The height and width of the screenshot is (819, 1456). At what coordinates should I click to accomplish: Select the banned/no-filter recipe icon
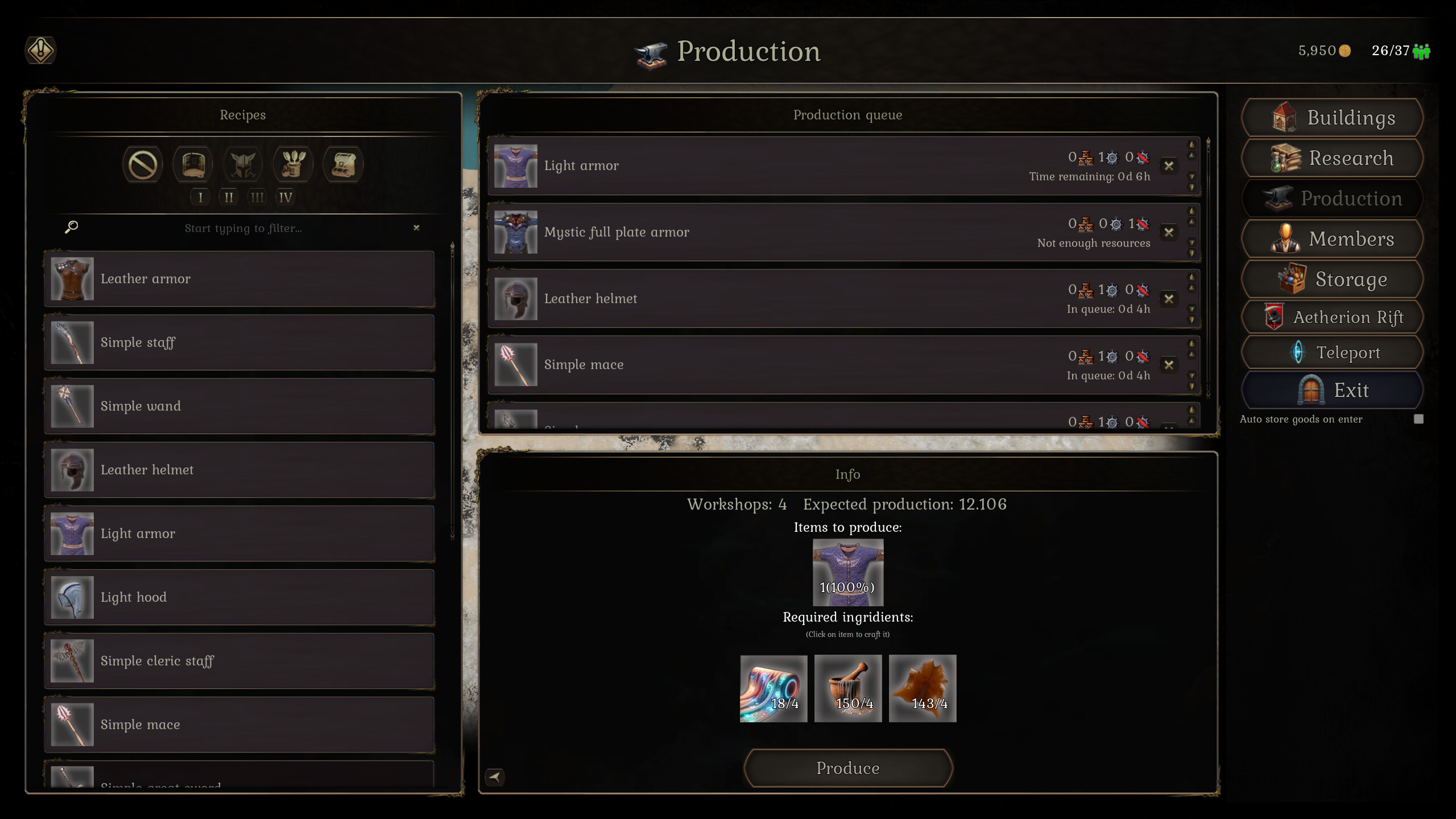[x=142, y=164]
